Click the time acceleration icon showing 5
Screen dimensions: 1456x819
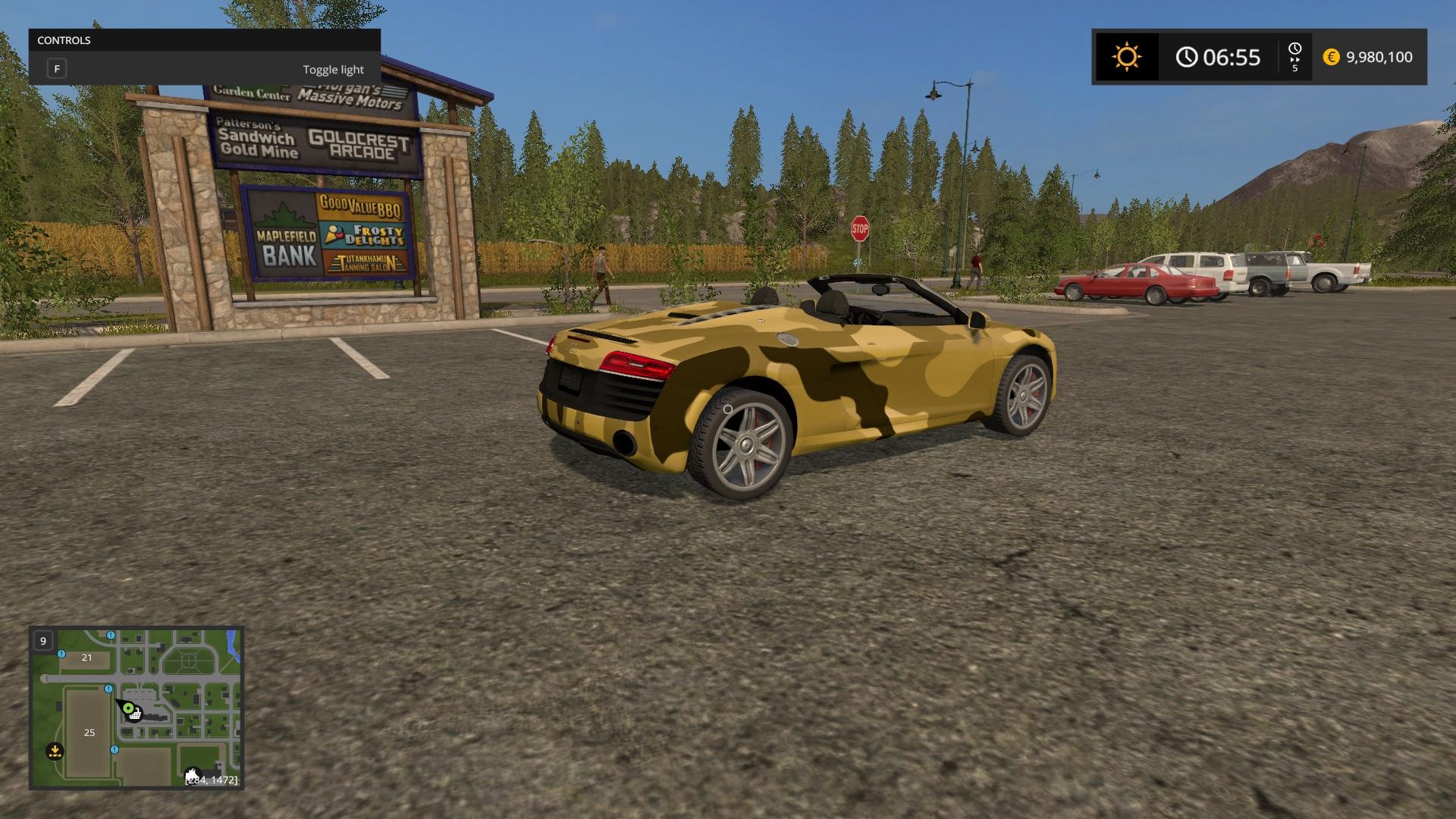1295,56
